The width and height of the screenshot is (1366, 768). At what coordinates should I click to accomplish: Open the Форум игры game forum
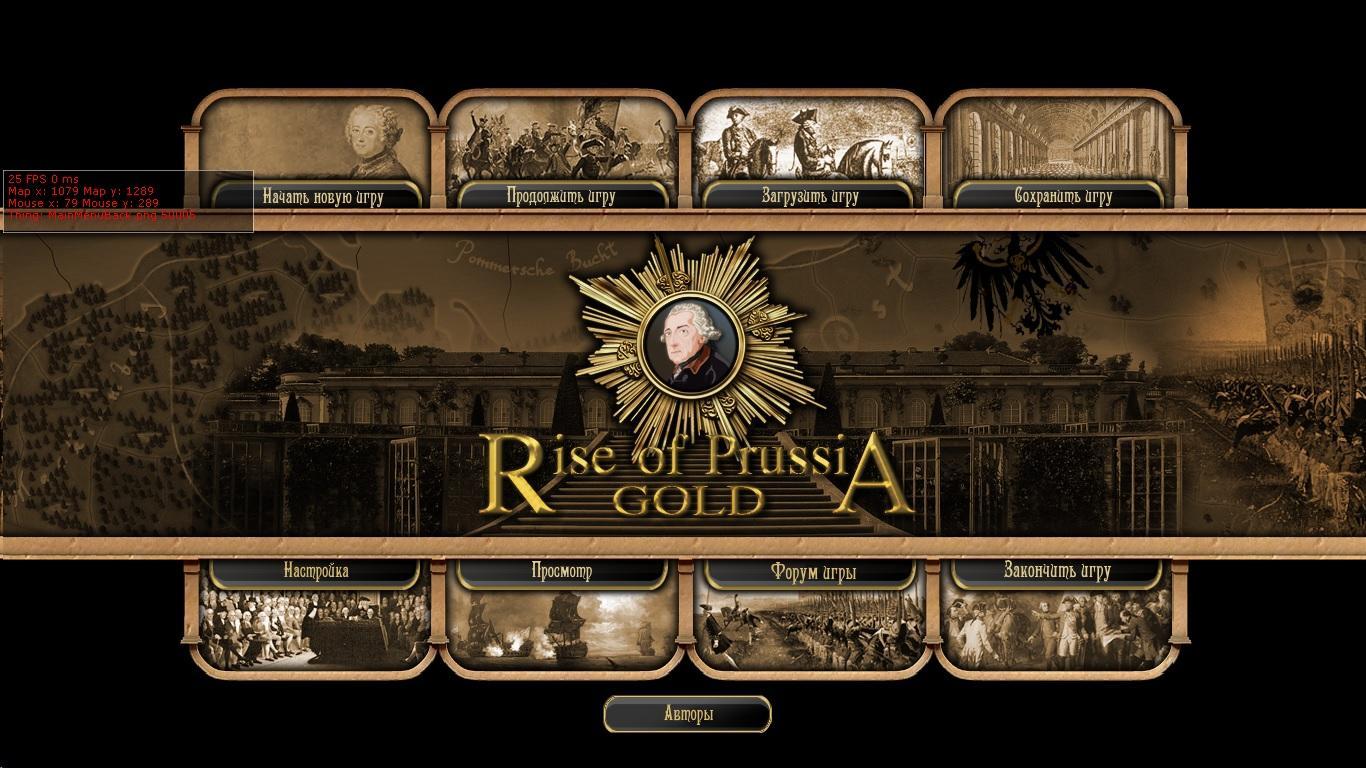click(x=813, y=572)
